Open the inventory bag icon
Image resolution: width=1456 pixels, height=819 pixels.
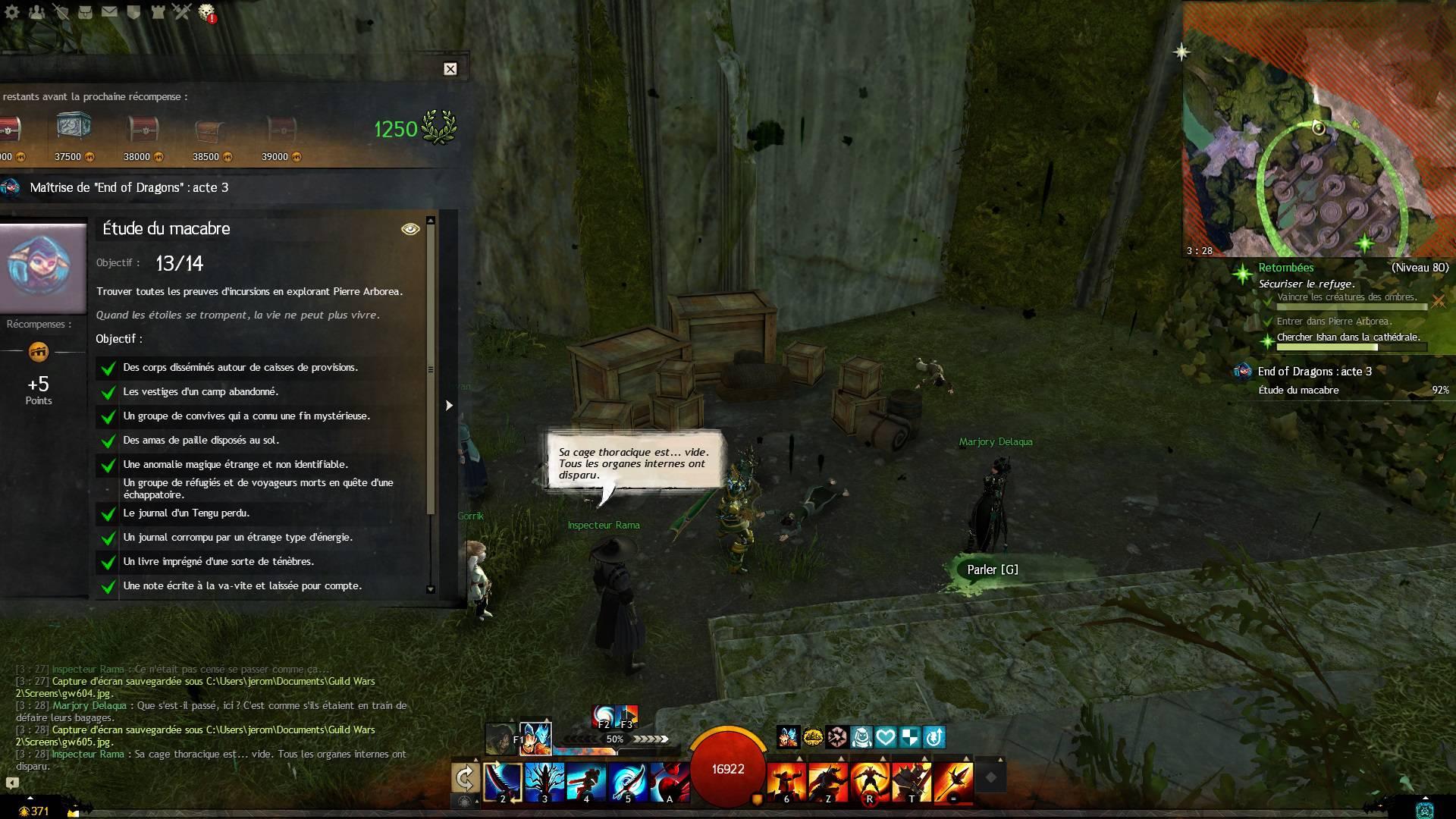(85, 11)
